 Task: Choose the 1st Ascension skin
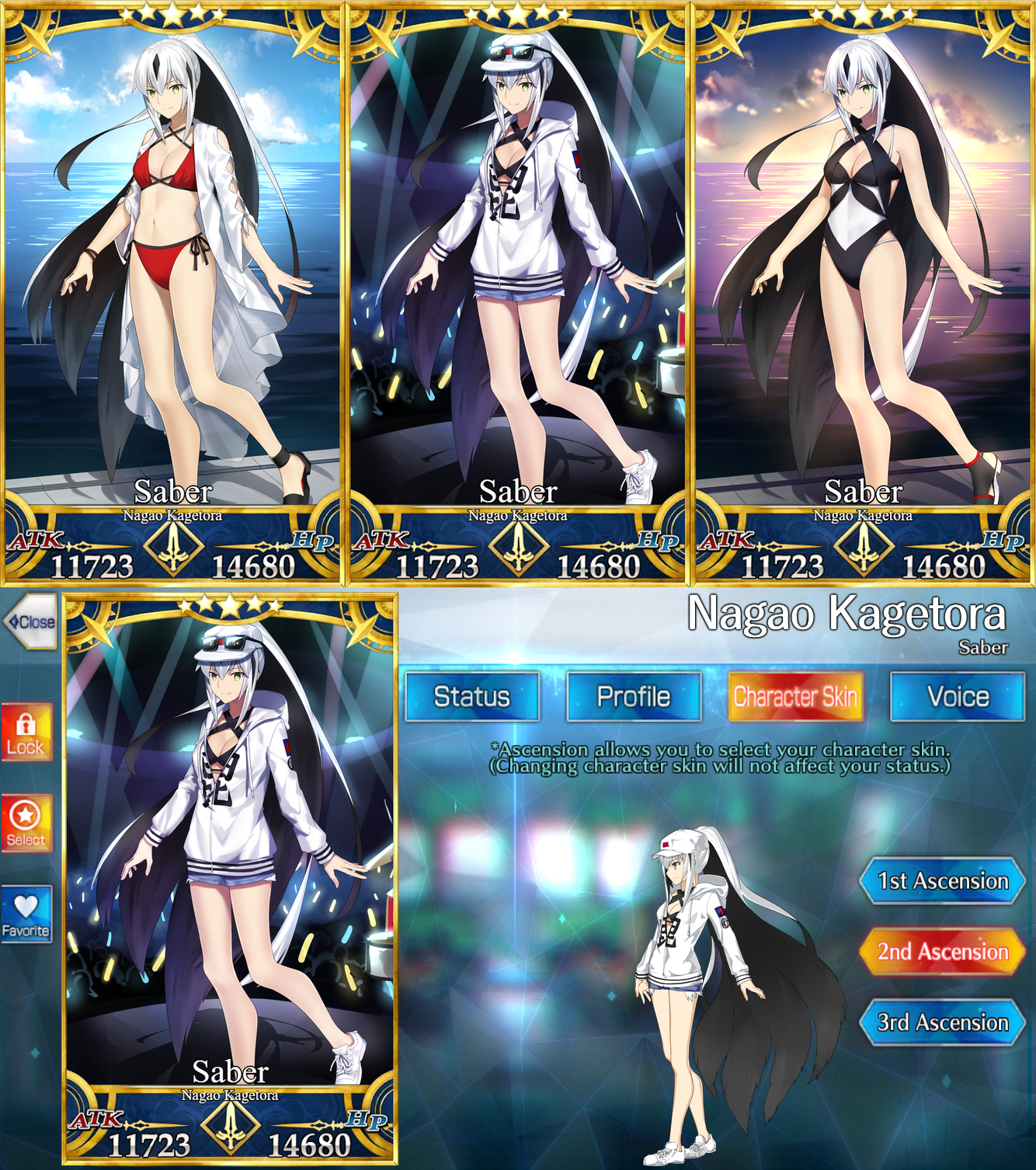click(942, 882)
